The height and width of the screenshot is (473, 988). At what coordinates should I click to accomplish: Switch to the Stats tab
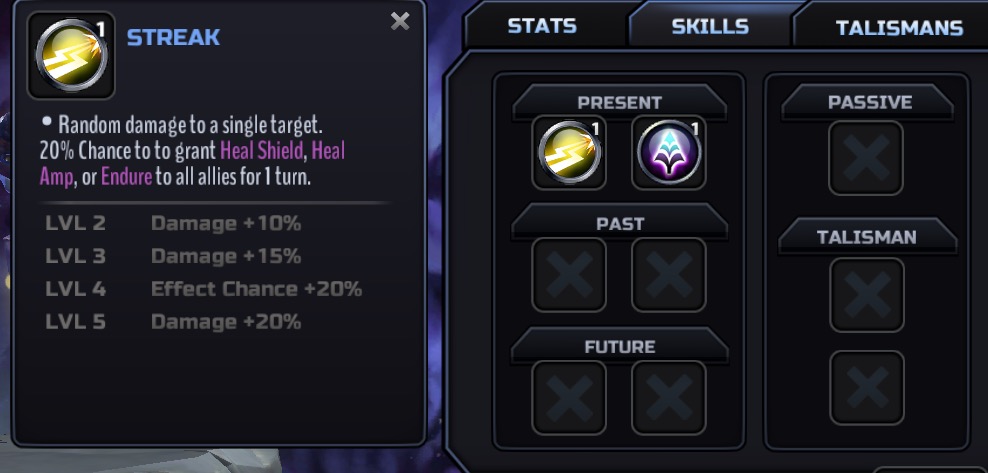pos(541,26)
